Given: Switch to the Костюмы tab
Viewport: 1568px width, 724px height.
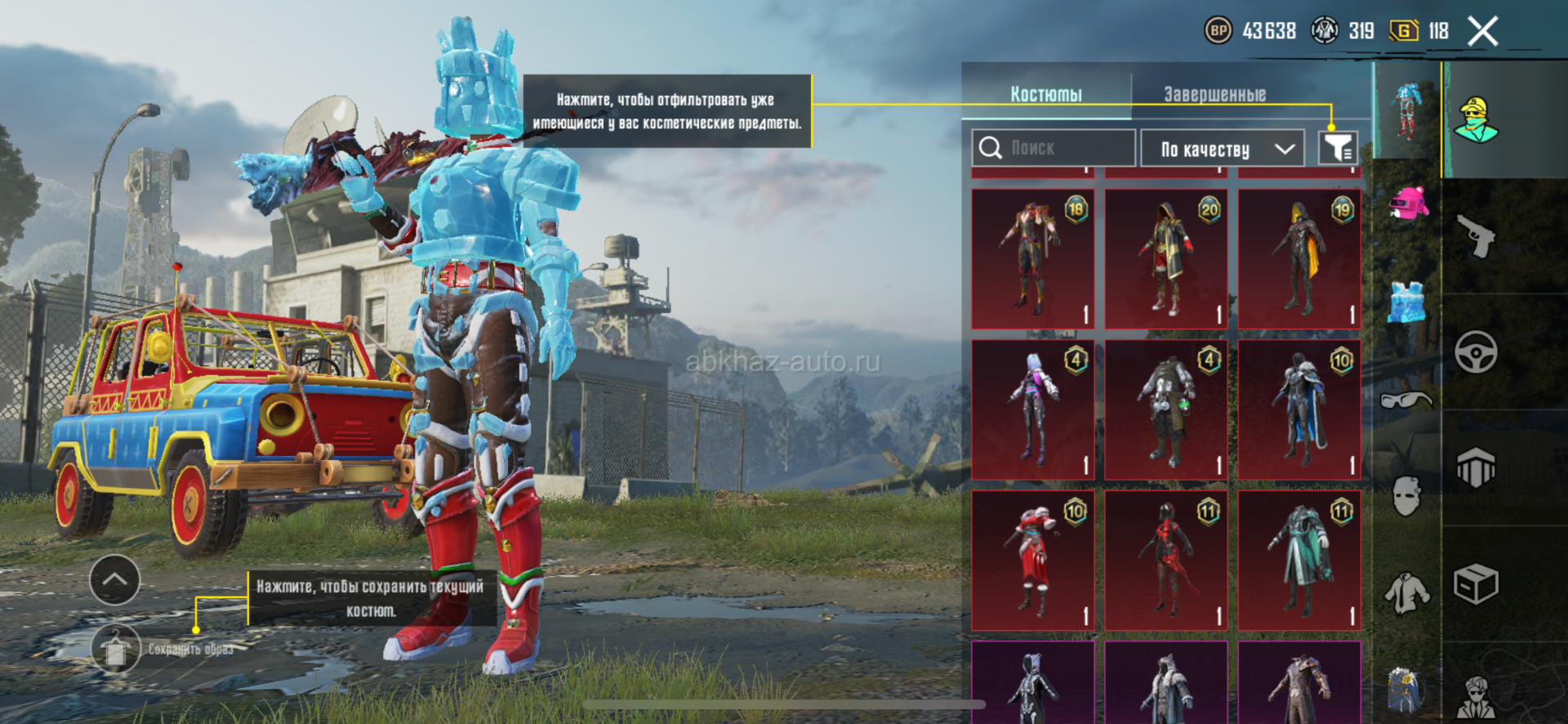Looking at the screenshot, I should [1046, 94].
